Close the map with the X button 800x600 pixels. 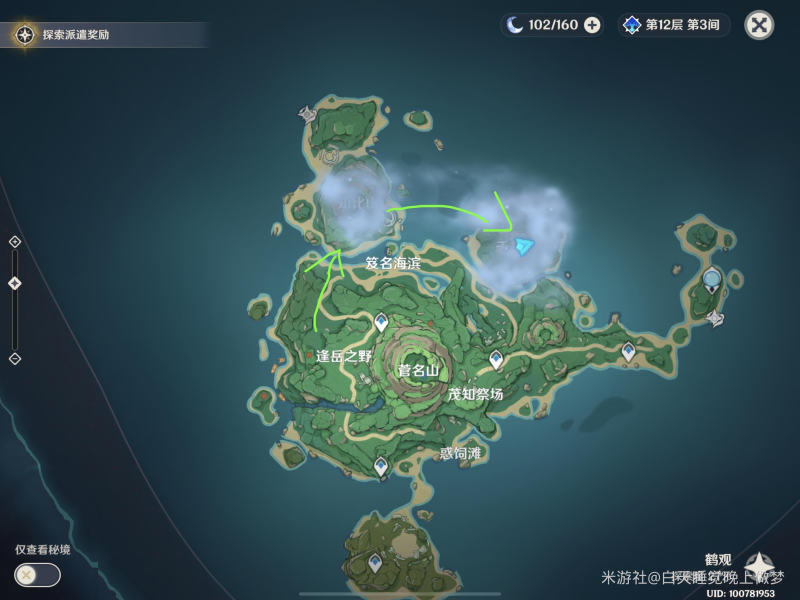coord(760,25)
